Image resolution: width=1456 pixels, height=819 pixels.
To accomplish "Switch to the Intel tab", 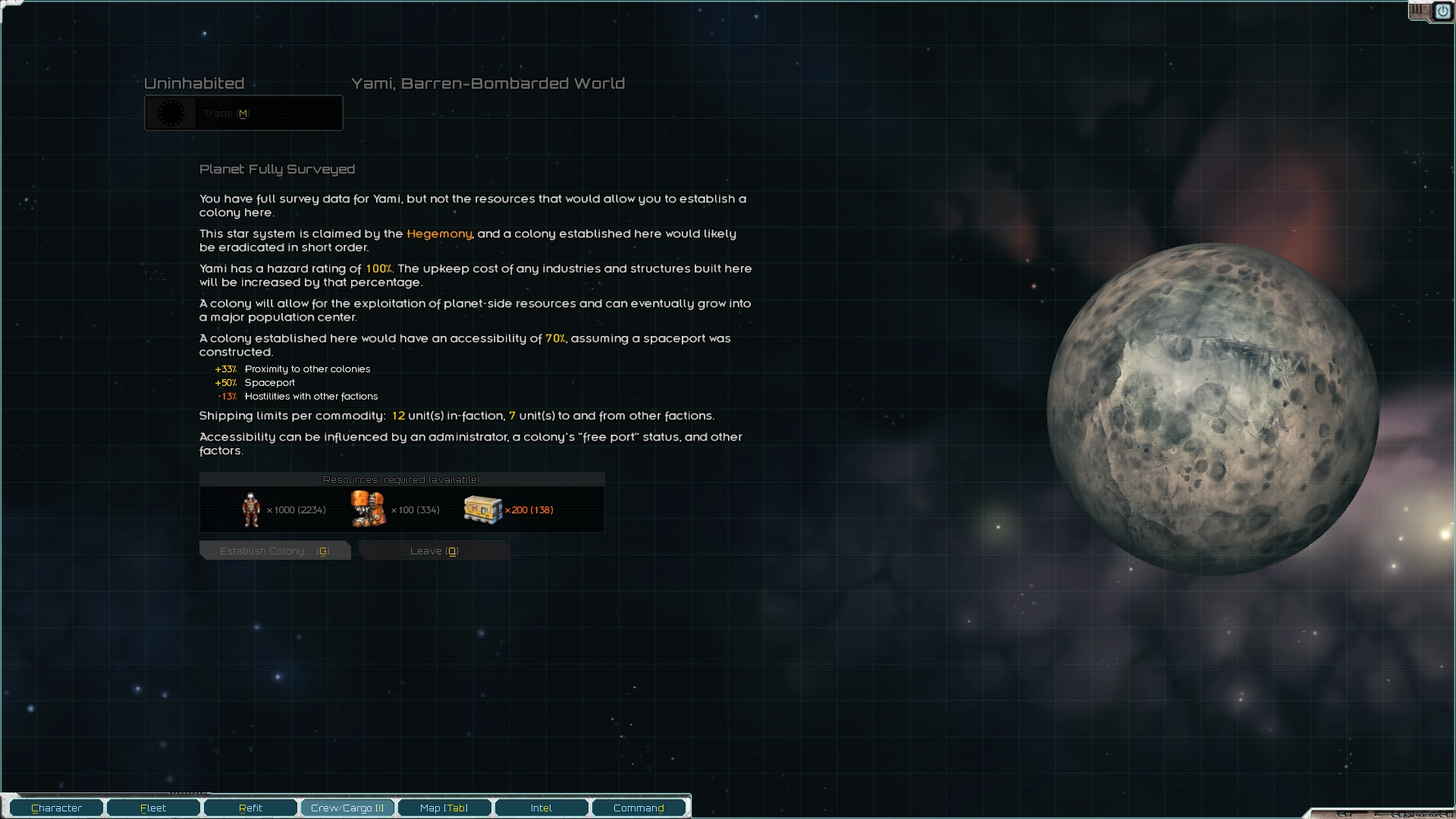I will pyautogui.click(x=541, y=808).
